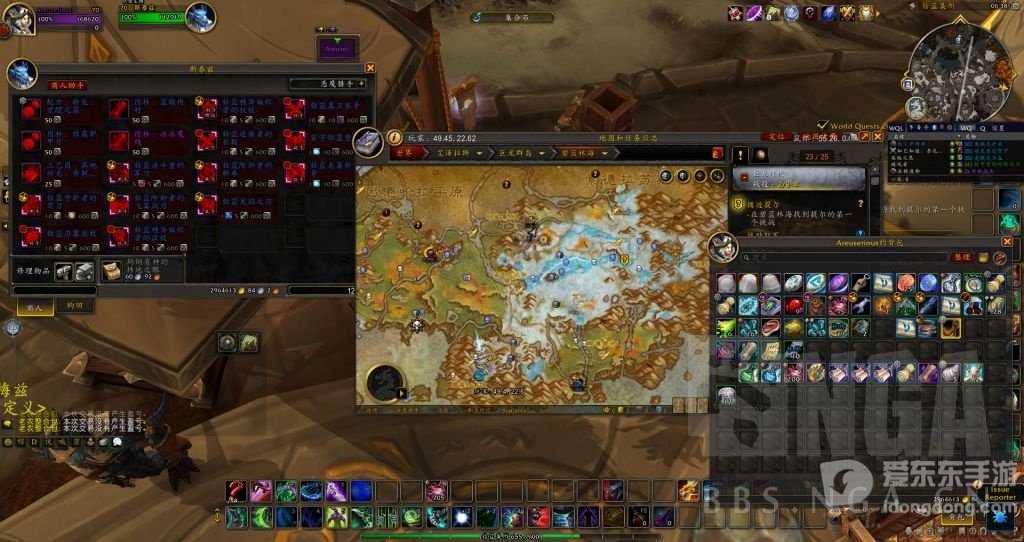Image resolution: width=1024 pixels, height=542 pixels.
Task: Select the target portrait frame
Action: coord(200,17)
